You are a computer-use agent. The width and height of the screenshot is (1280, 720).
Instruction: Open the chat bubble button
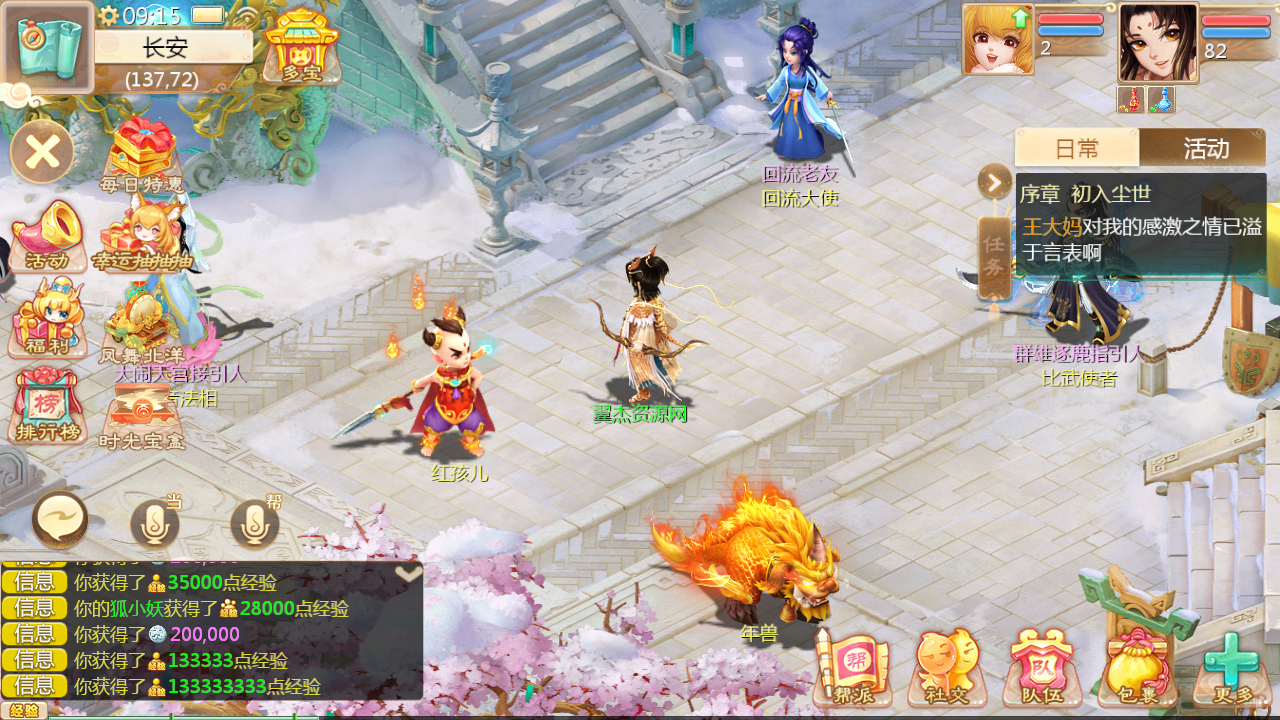[x=60, y=520]
